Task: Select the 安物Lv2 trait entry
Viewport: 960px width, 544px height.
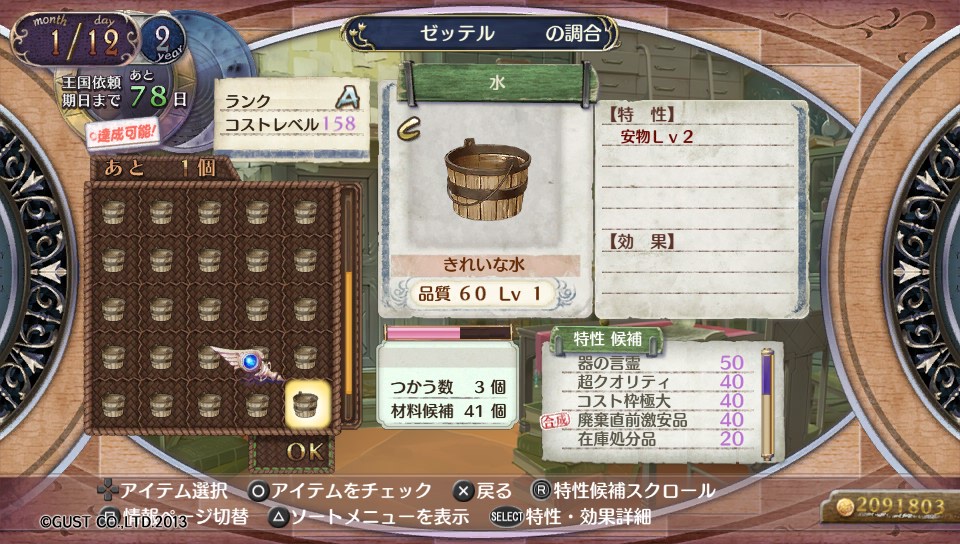Action: point(657,137)
